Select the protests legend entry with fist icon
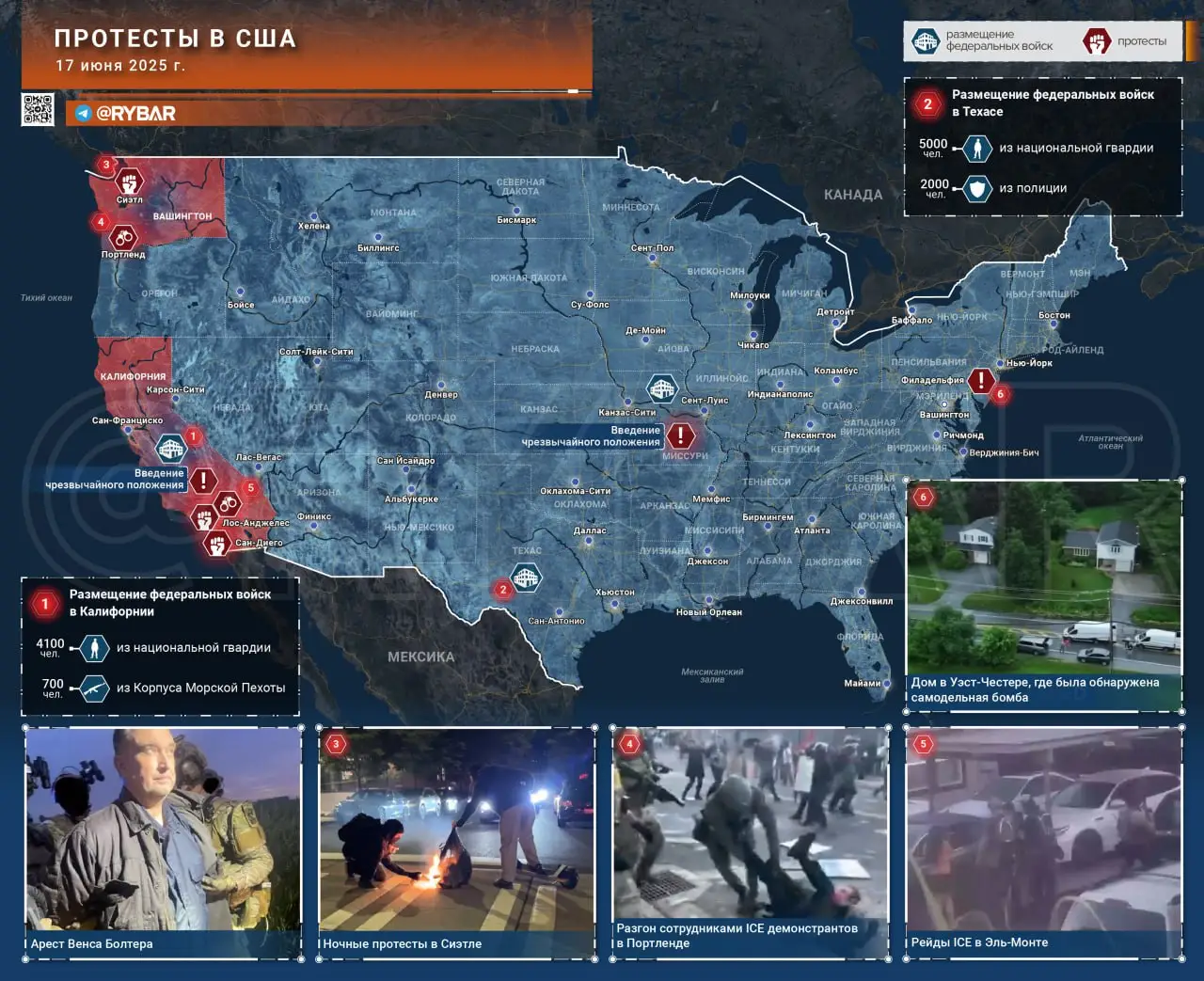This screenshot has width=1204, height=981. point(1125,41)
